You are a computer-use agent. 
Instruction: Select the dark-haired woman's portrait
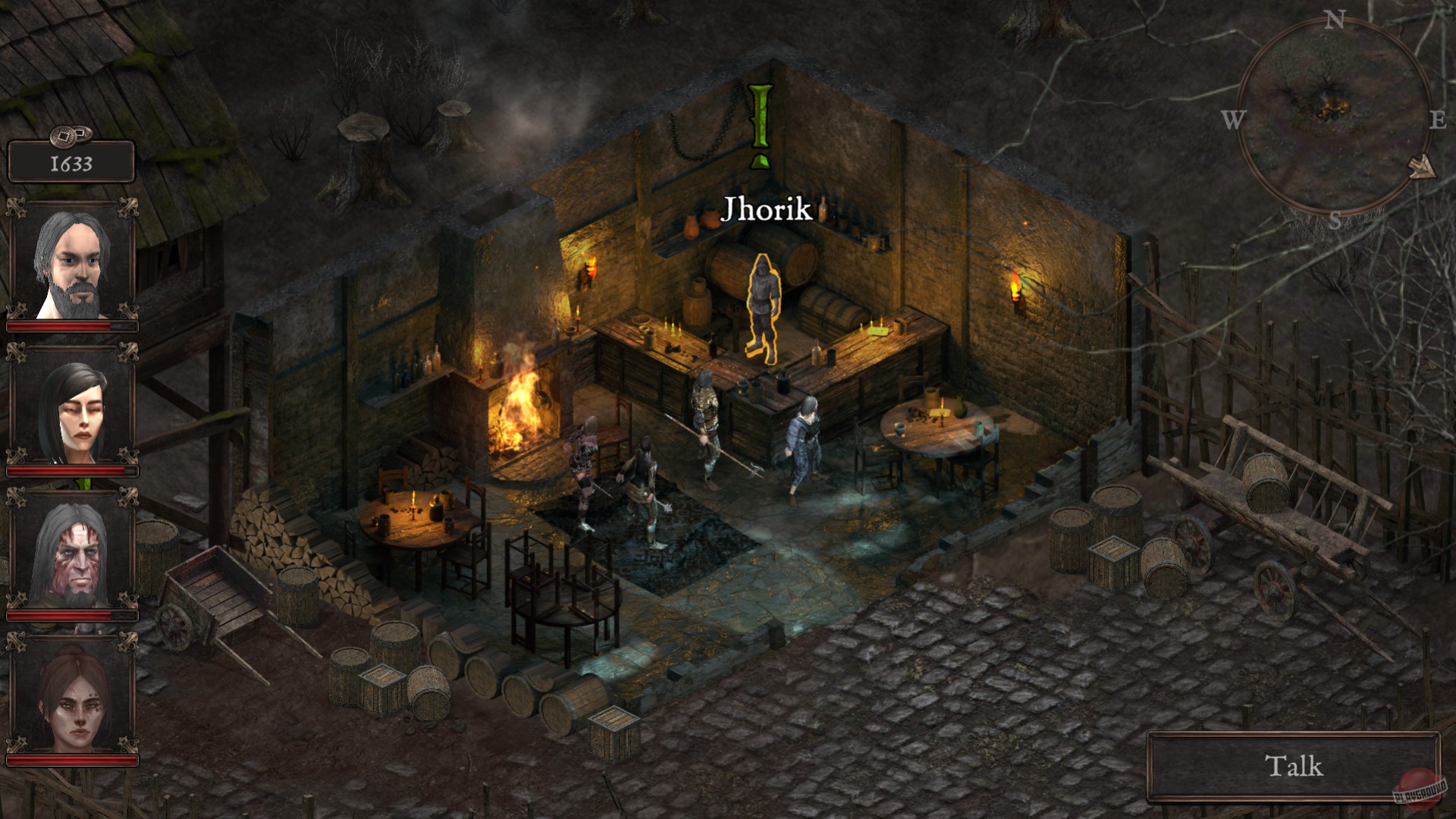pos(72,413)
